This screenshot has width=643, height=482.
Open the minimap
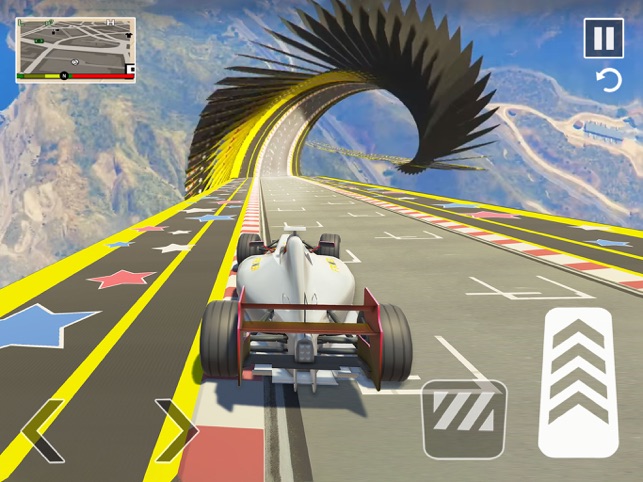point(75,48)
